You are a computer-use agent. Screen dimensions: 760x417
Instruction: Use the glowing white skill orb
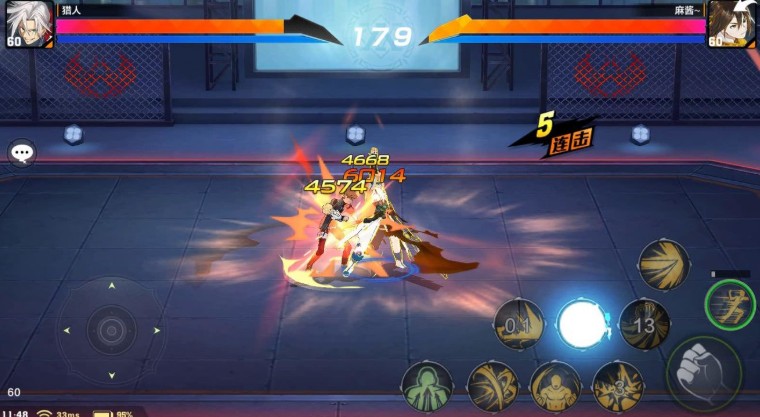(x=582, y=324)
